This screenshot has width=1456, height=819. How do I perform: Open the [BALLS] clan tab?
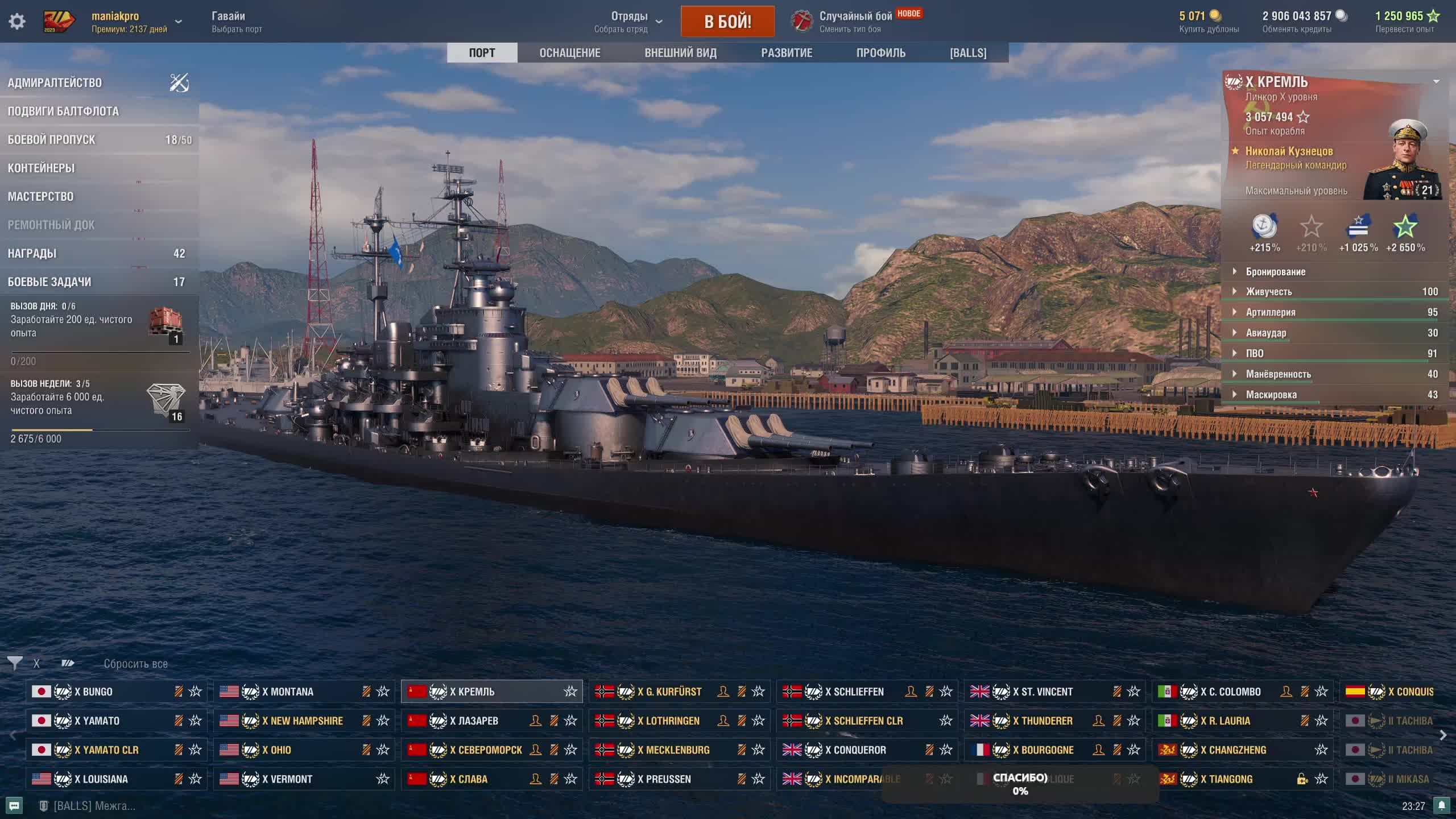coord(967,53)
